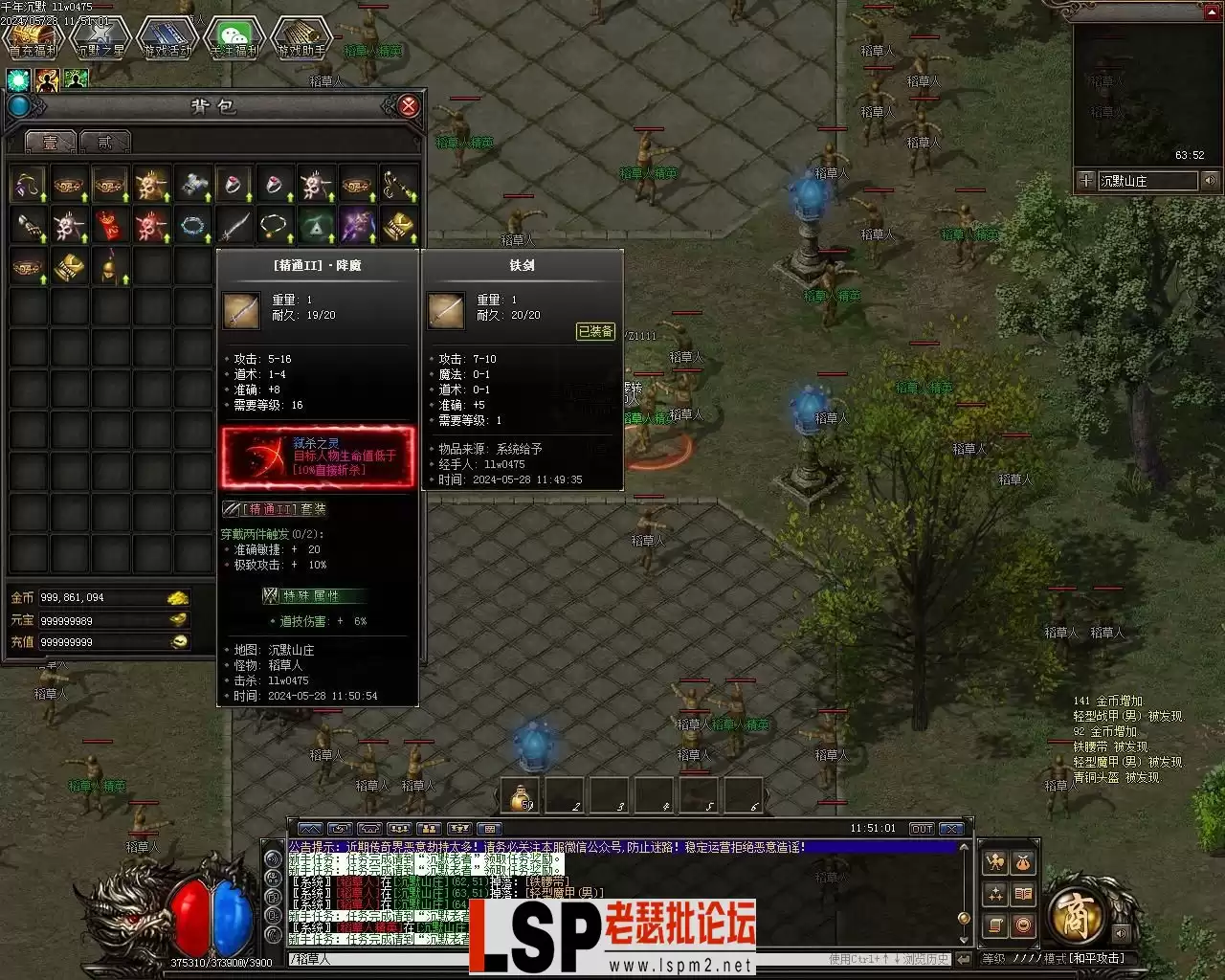The width and height of the screenshot is (1225, 980).
Task: Click the OUT button on the chat bar
Action: pos(921,829)
